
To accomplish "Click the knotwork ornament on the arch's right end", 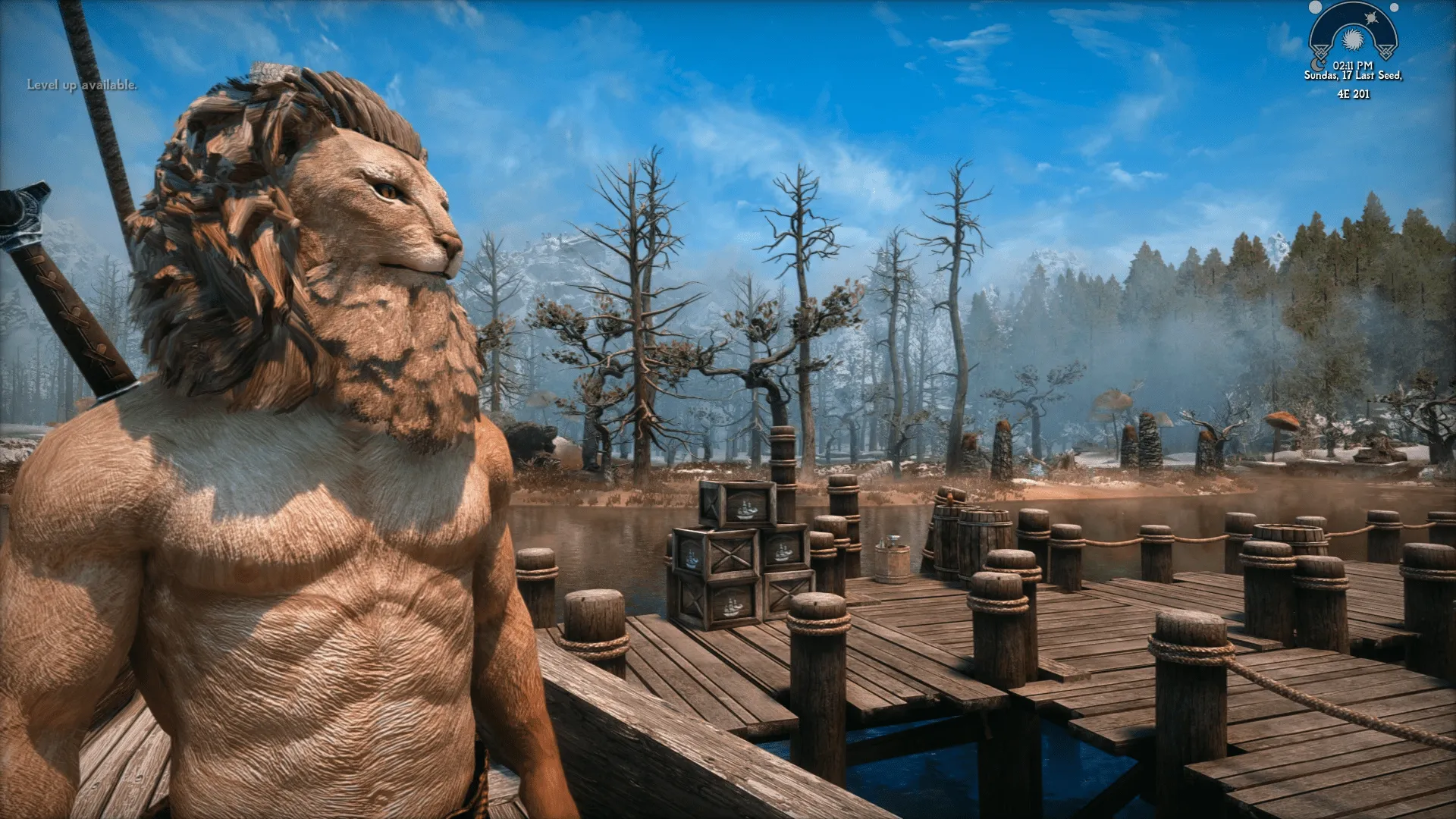I will [1385, 52].
